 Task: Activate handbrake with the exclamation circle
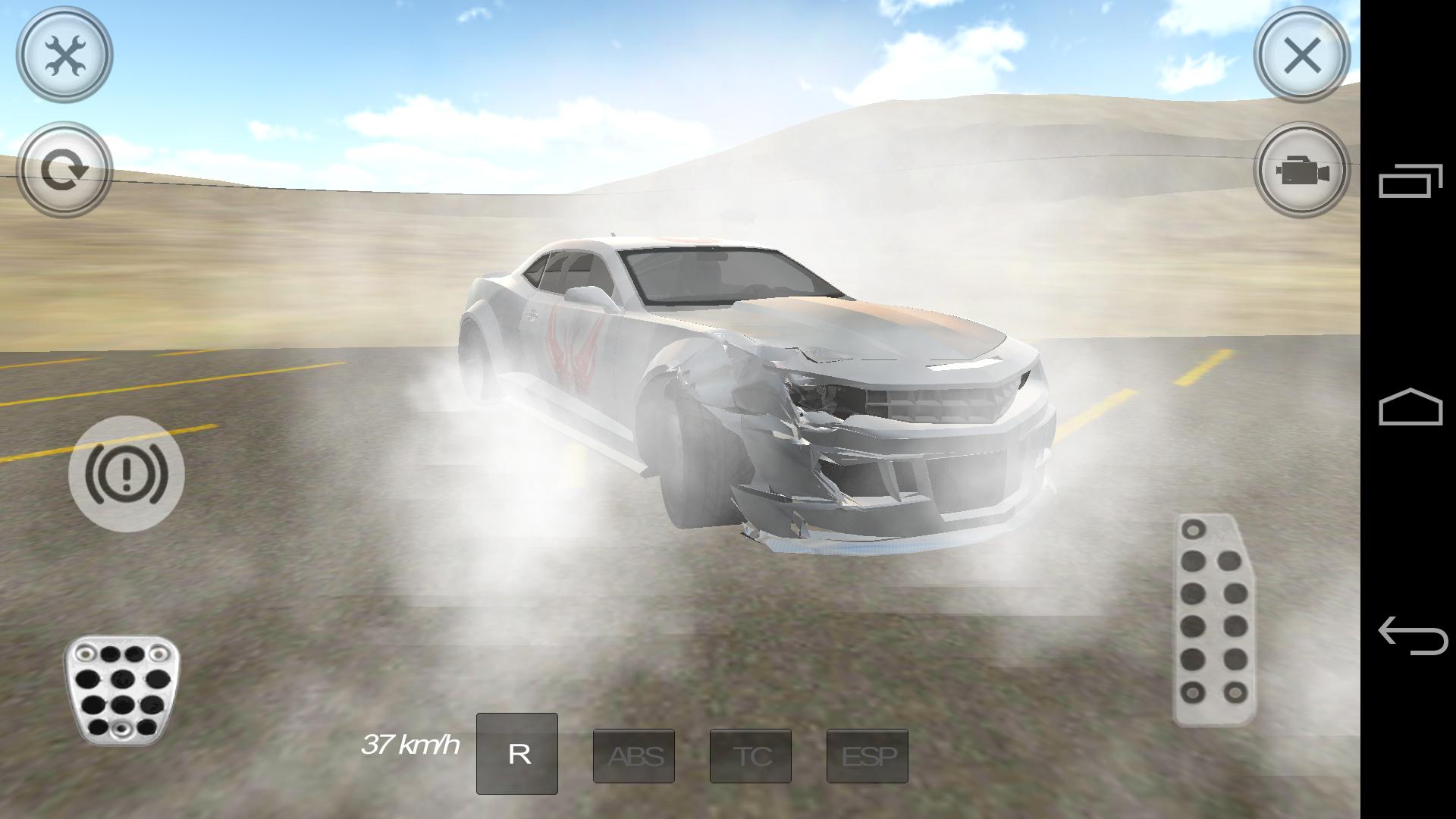pos(126,474)
